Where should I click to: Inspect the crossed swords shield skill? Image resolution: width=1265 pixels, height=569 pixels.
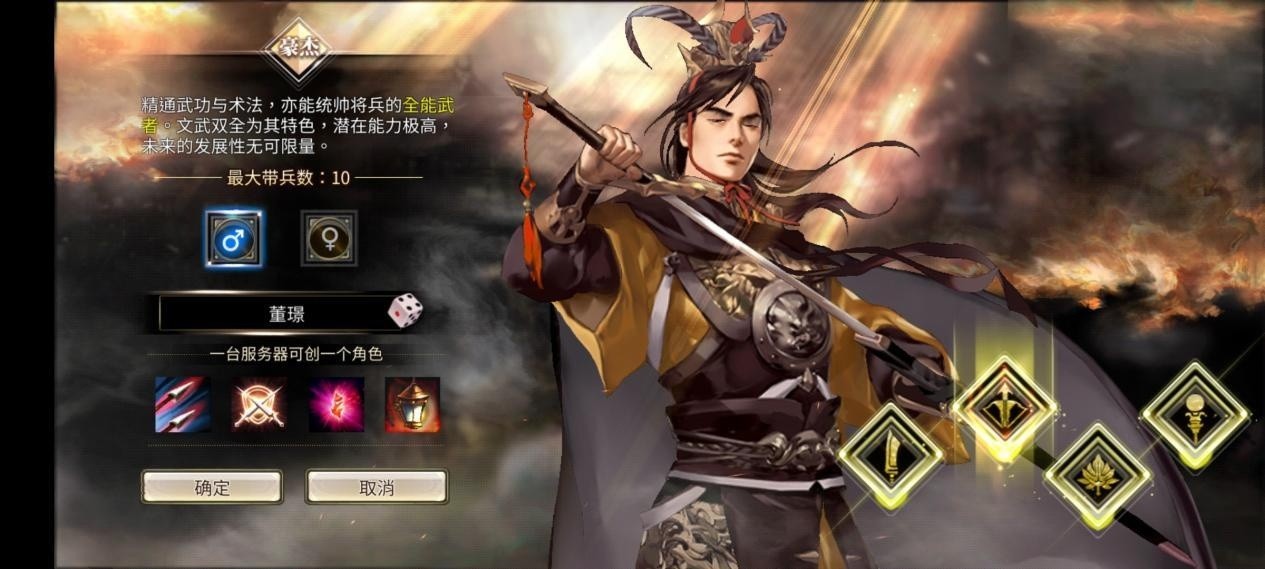click(x=259, y=404)
